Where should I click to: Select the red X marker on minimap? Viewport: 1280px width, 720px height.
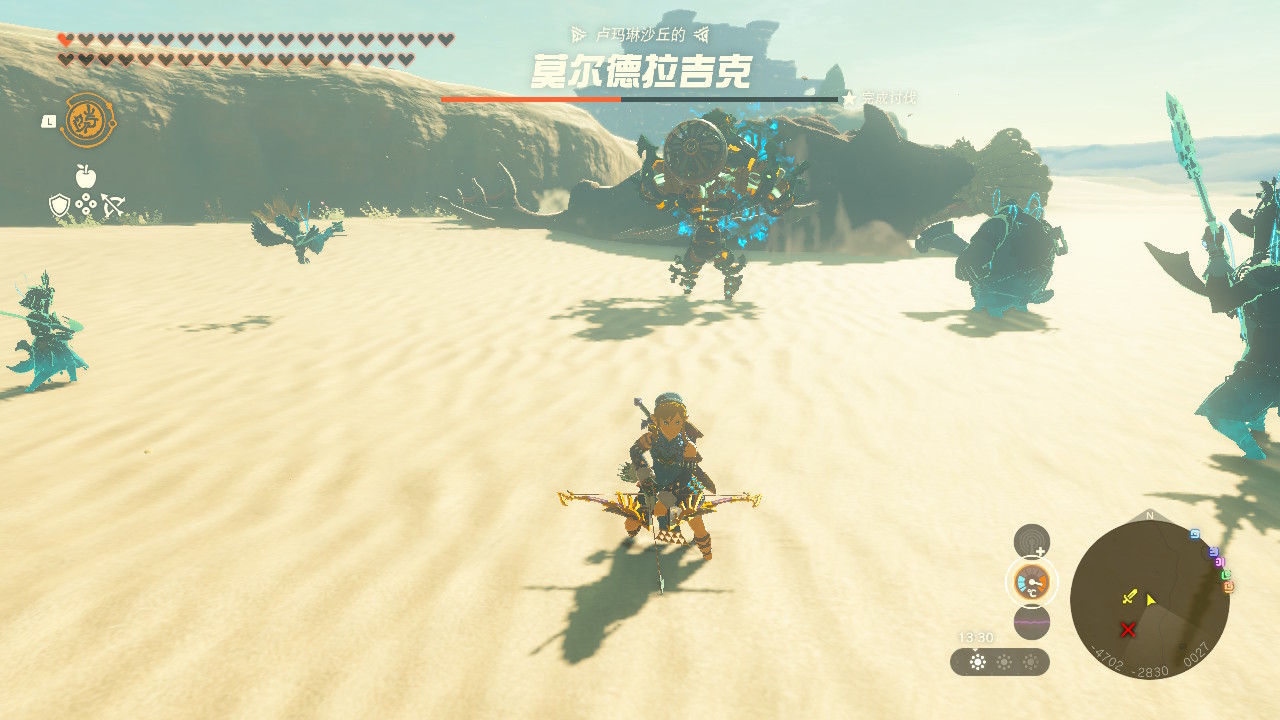pyautogui.click(x=1128, y=629)
